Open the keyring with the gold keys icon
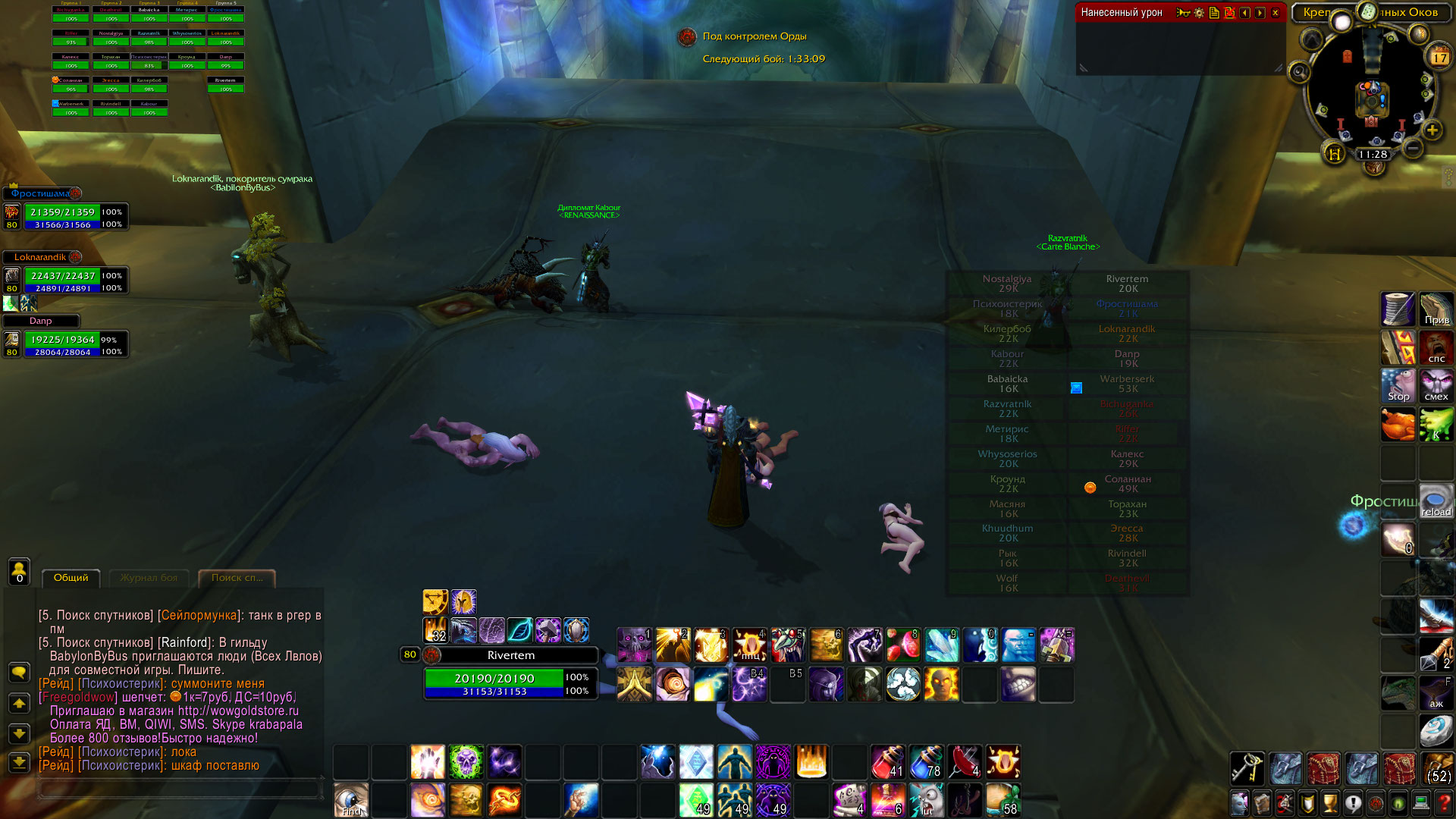Image resolution: width=1456 pixels, height=819 pixels. coord(1247,768)
